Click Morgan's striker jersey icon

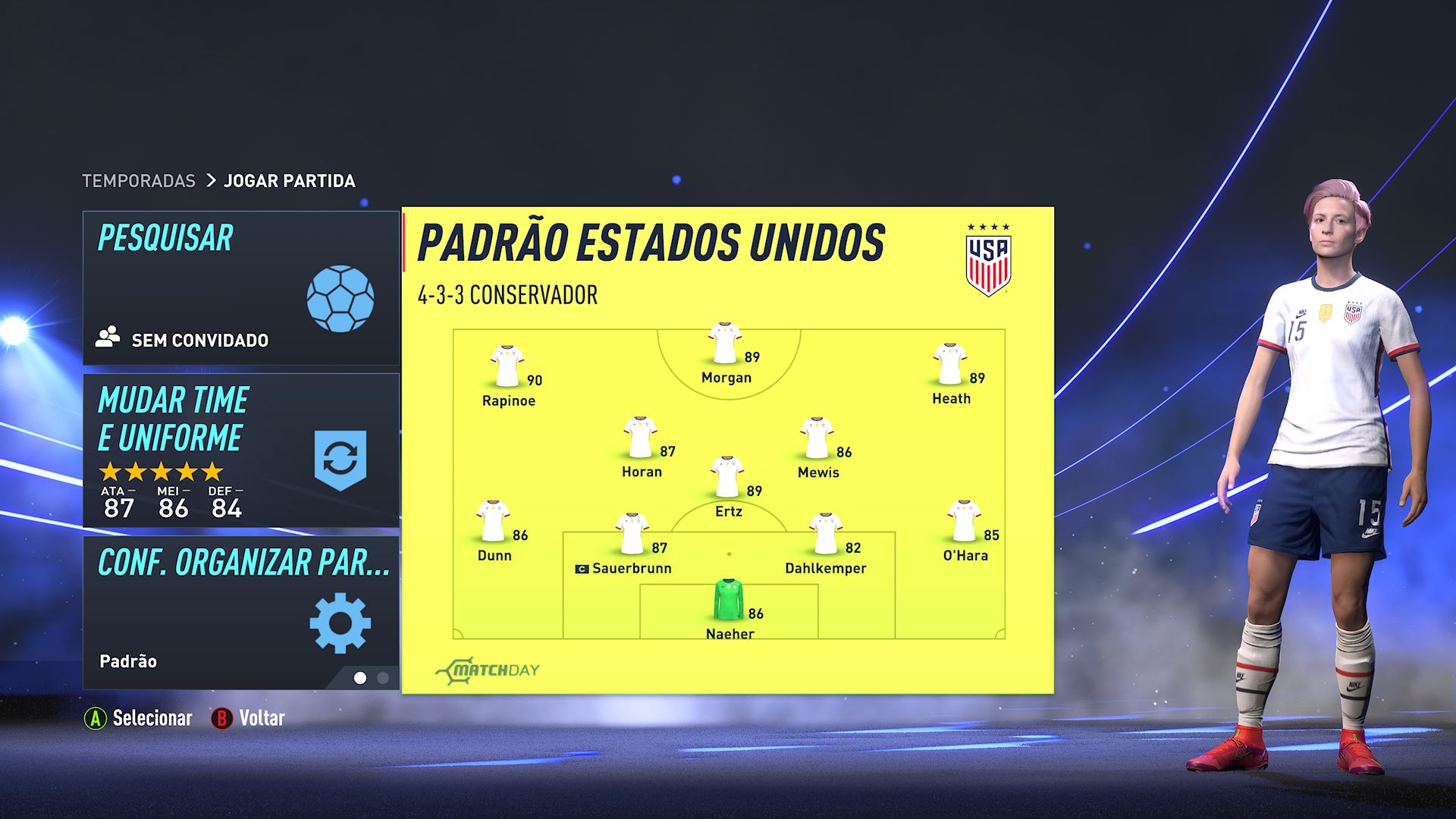723,344
